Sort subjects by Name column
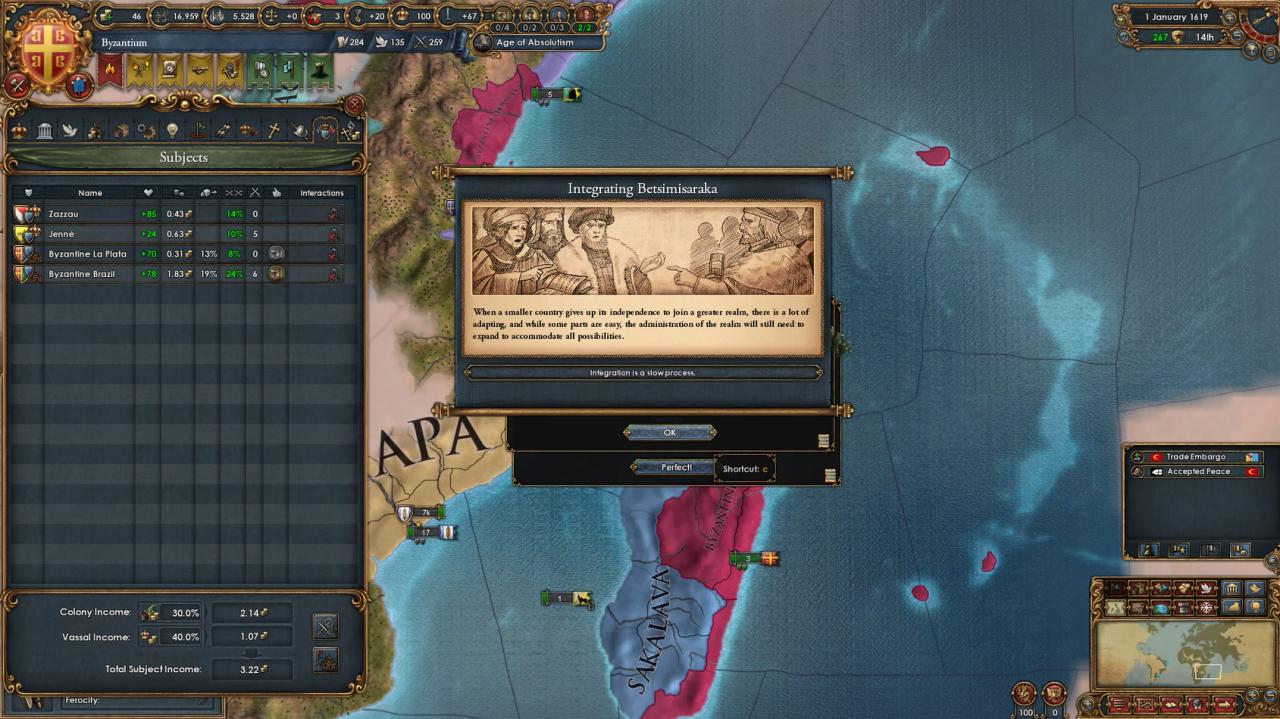The height and width of the screenshot is (719, 1280). coord(90,193)
